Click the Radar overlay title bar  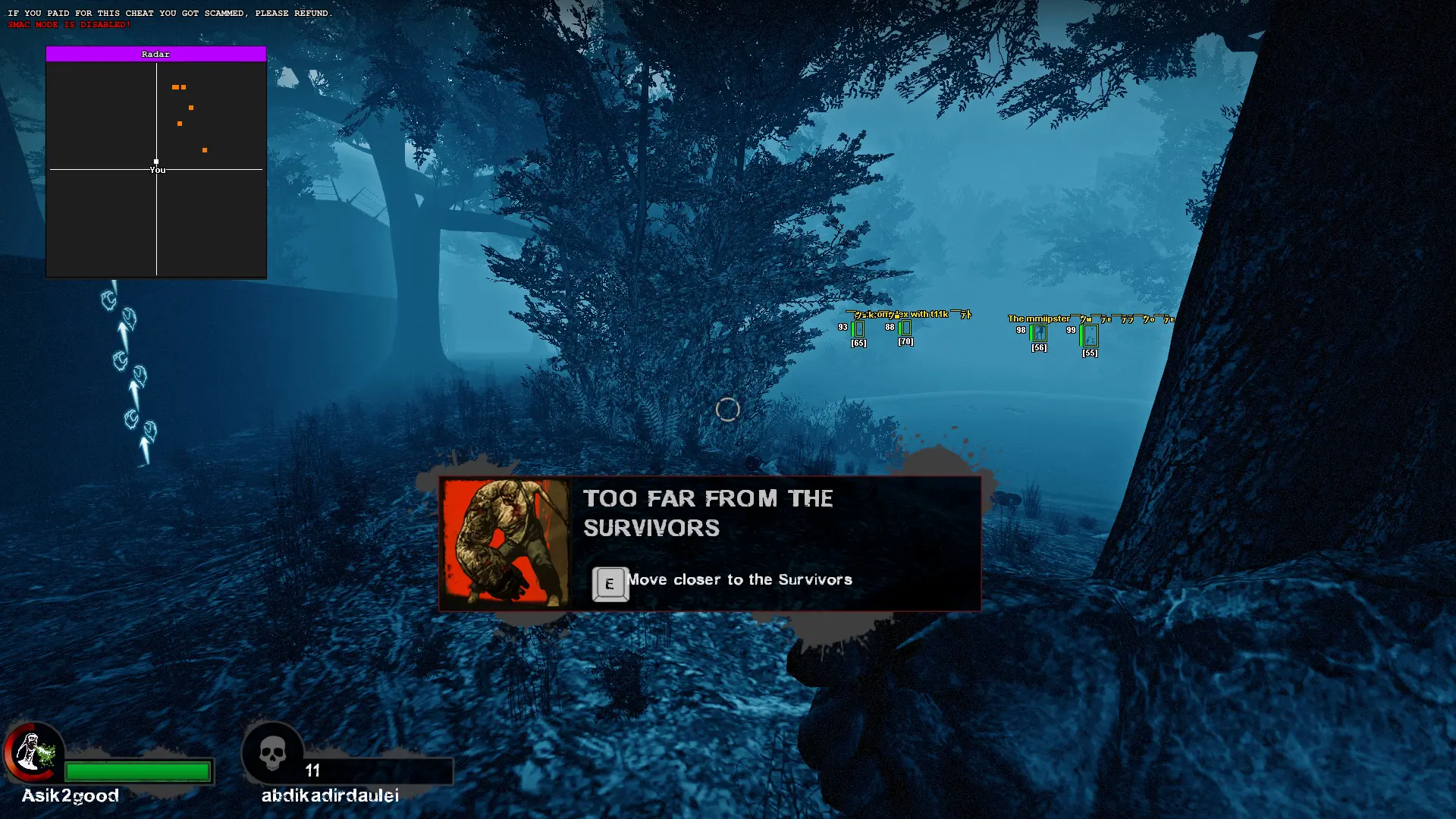(x=155, y=54)
